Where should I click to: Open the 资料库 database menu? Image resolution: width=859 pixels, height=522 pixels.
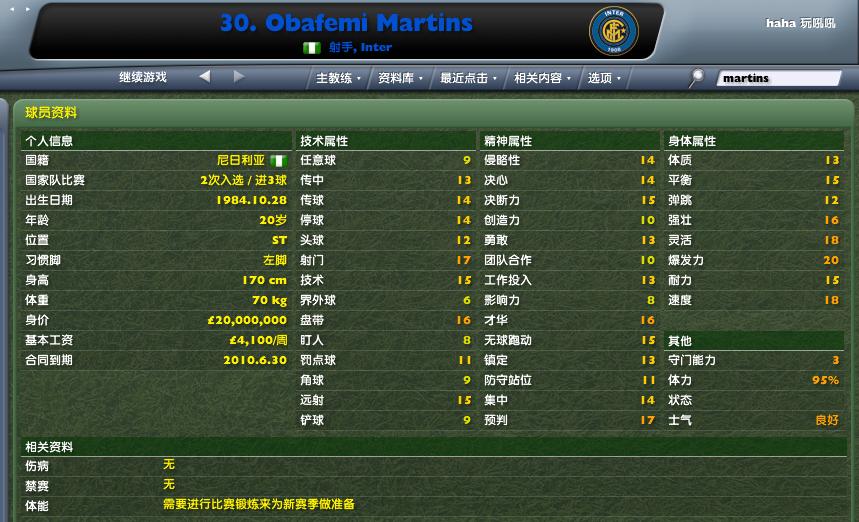tap(399, 78)
